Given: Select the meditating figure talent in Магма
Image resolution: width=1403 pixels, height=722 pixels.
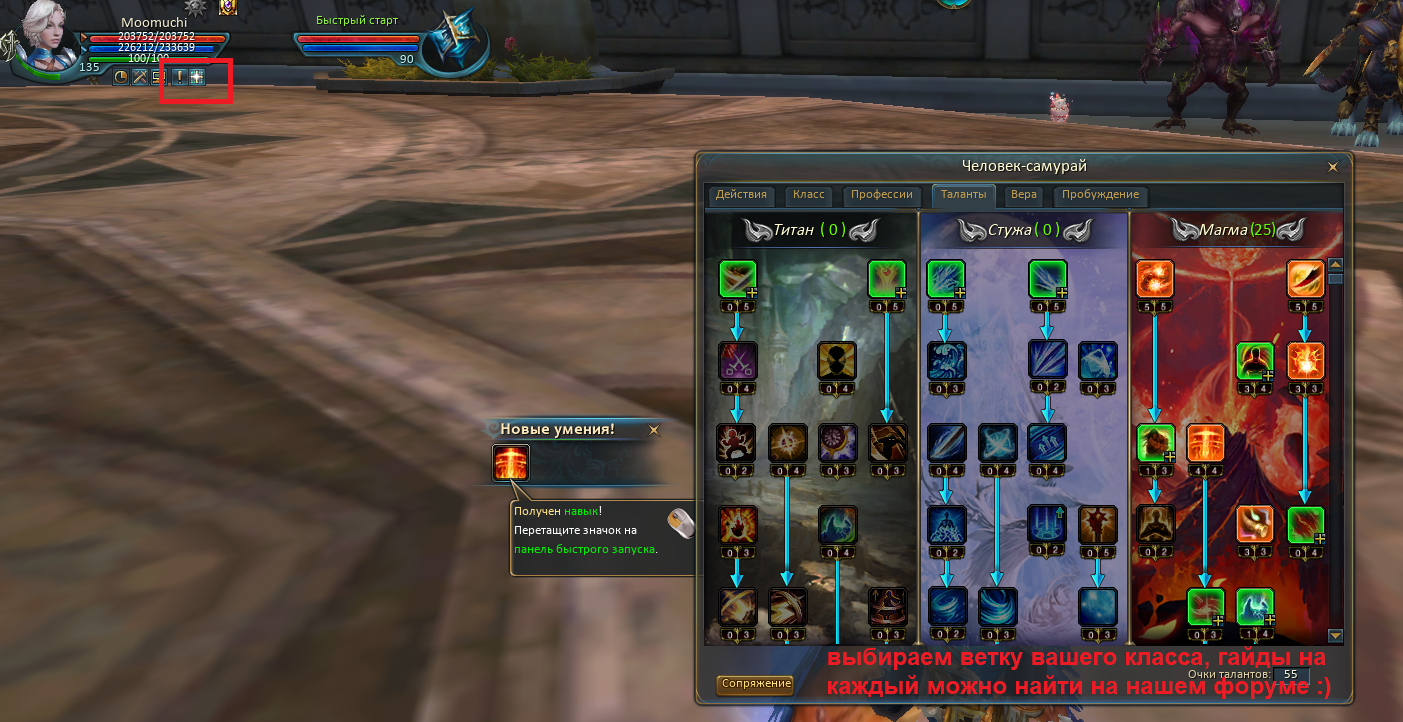Looking at the screenshot, I should (1155, 523).
